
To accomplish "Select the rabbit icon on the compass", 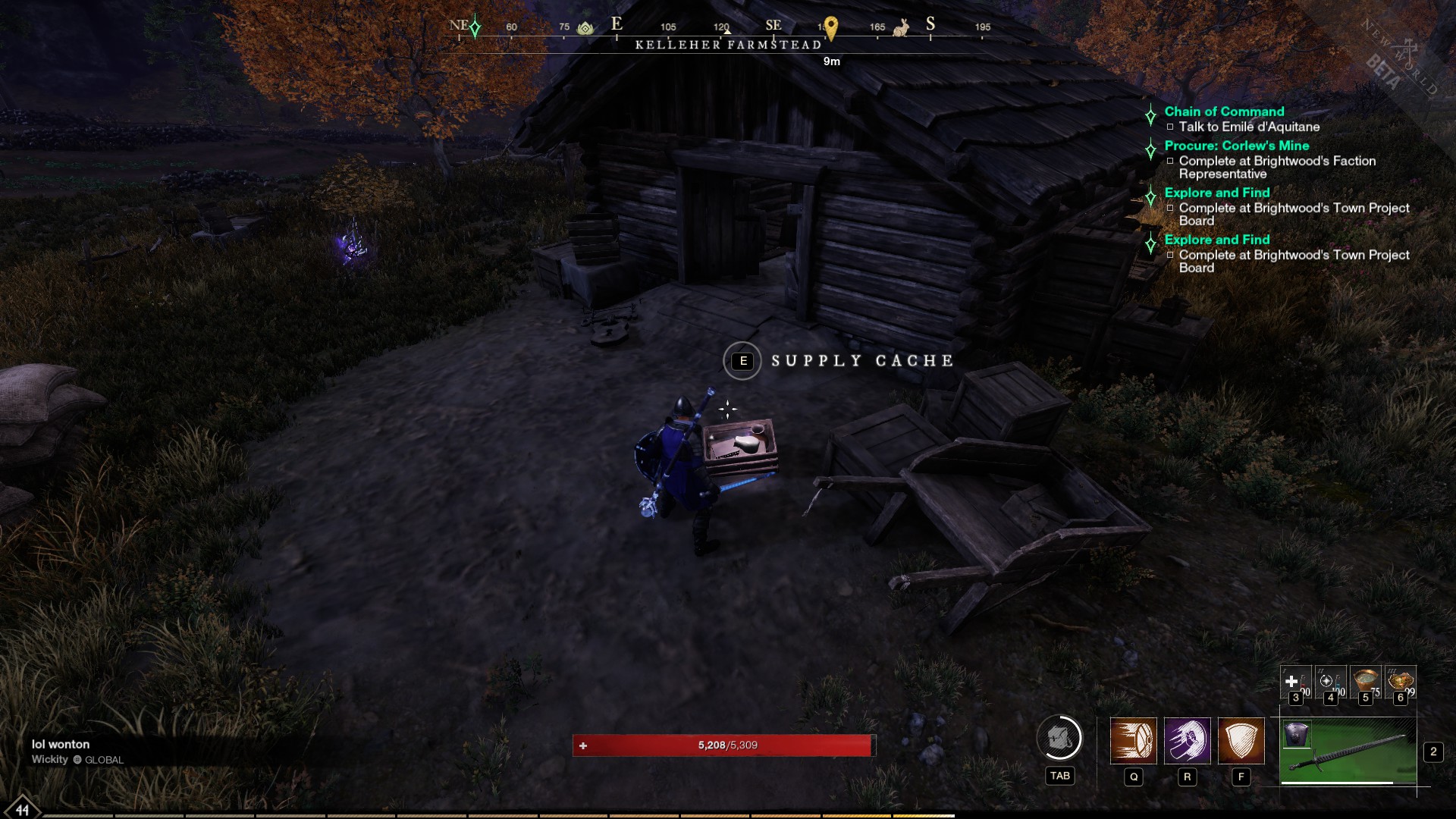I will click(x=900, y=27).
